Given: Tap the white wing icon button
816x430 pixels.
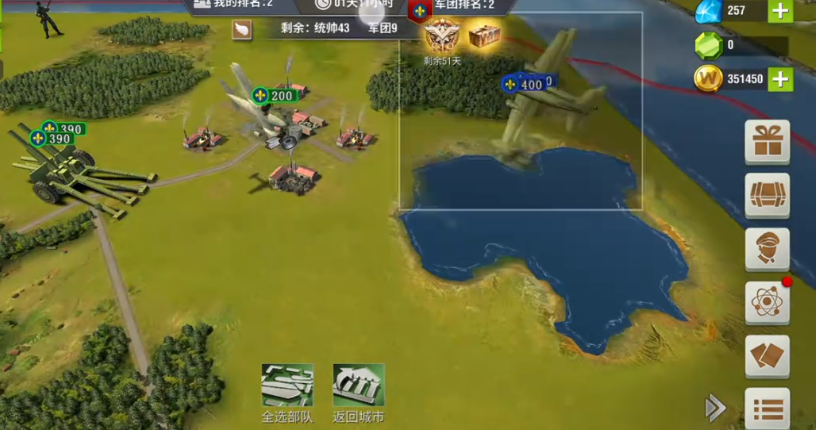Looking at the screenshot, I should [x=241, y=30].
